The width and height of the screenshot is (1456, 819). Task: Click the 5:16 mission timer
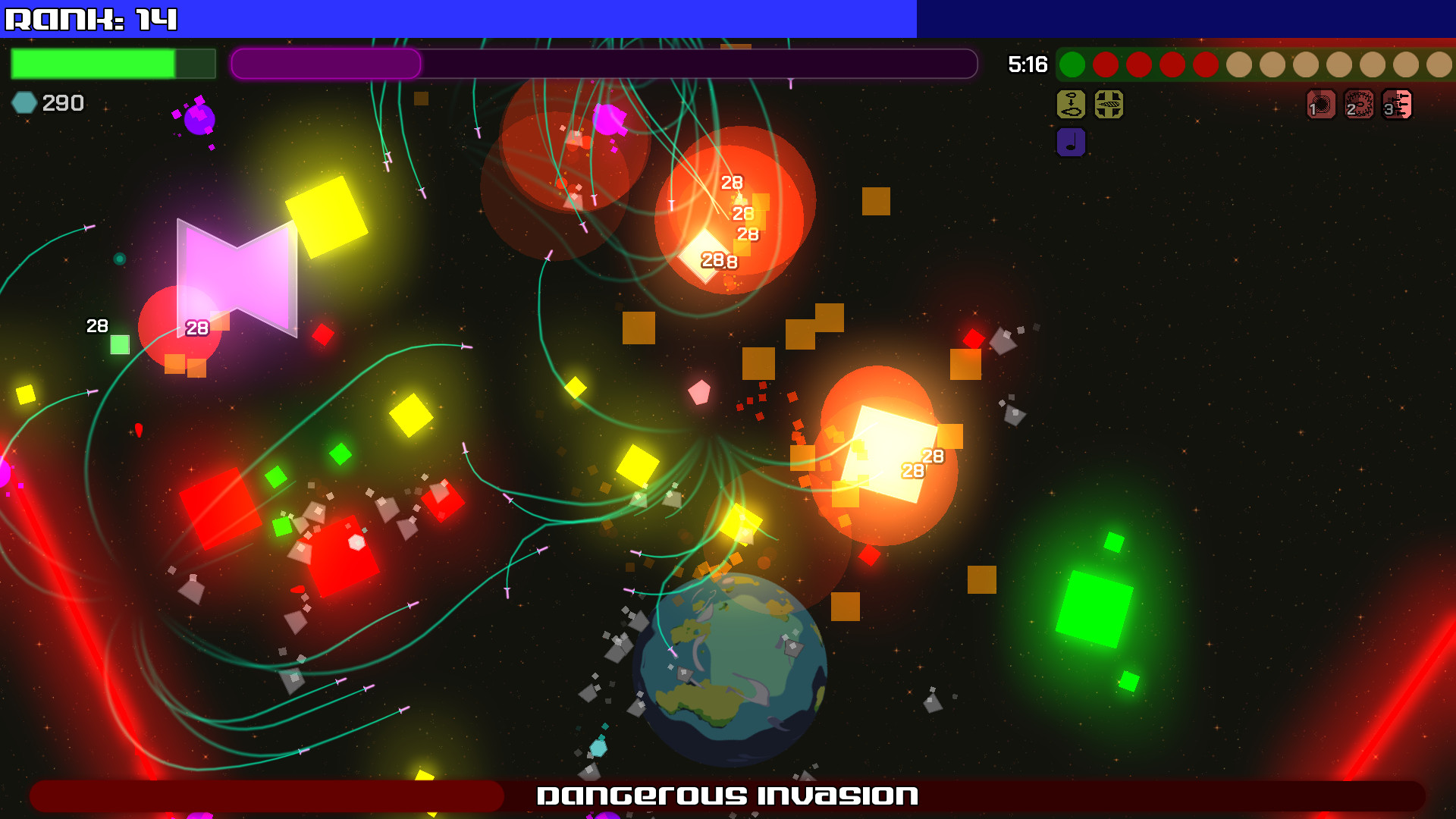tap(1027, 65)
